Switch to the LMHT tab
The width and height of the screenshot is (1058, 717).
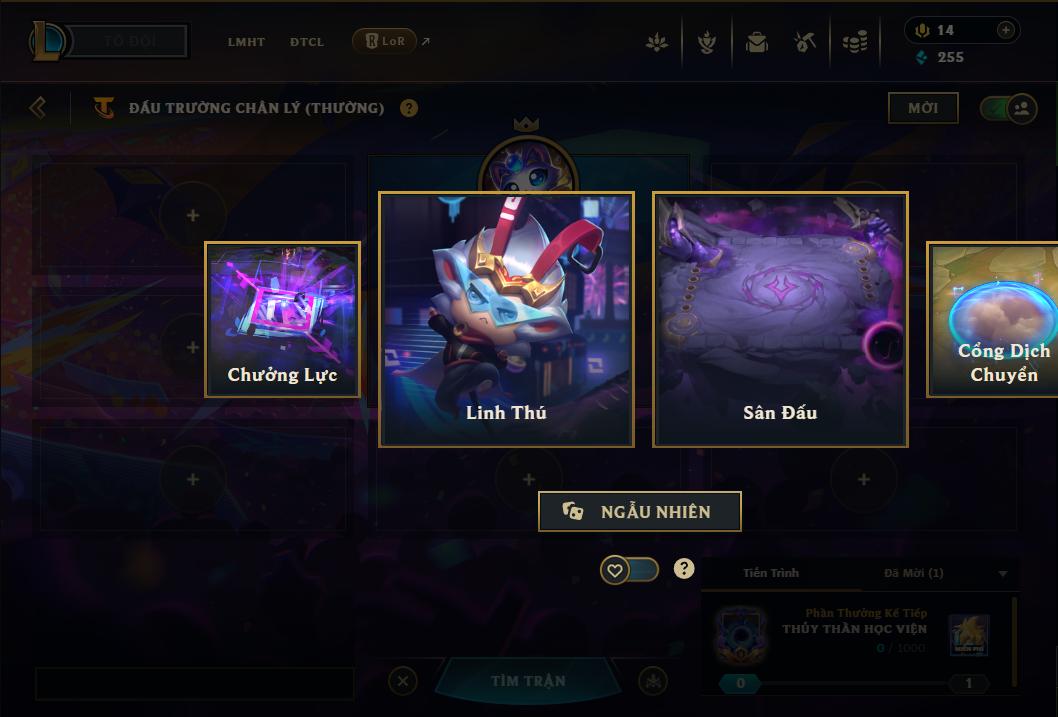[x=246, y=42]
